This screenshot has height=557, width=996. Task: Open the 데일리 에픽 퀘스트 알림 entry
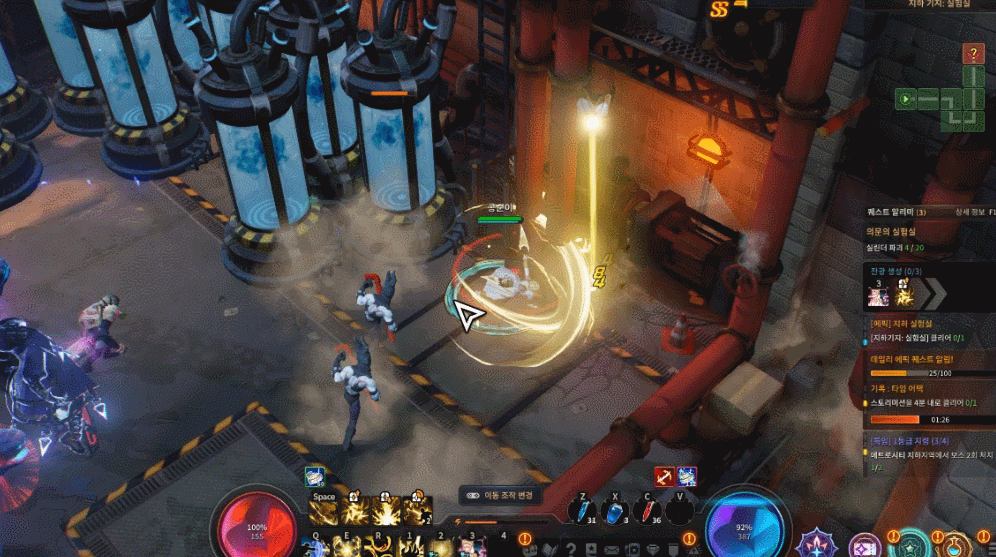910,358
